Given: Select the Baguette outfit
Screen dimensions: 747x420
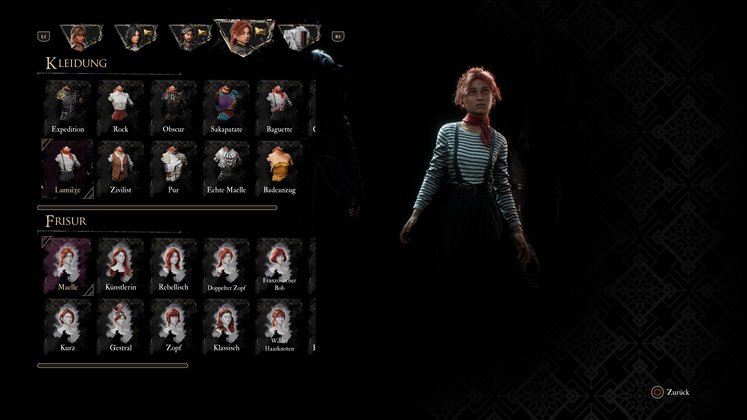Looking at the screenshot, I should 279,104.
